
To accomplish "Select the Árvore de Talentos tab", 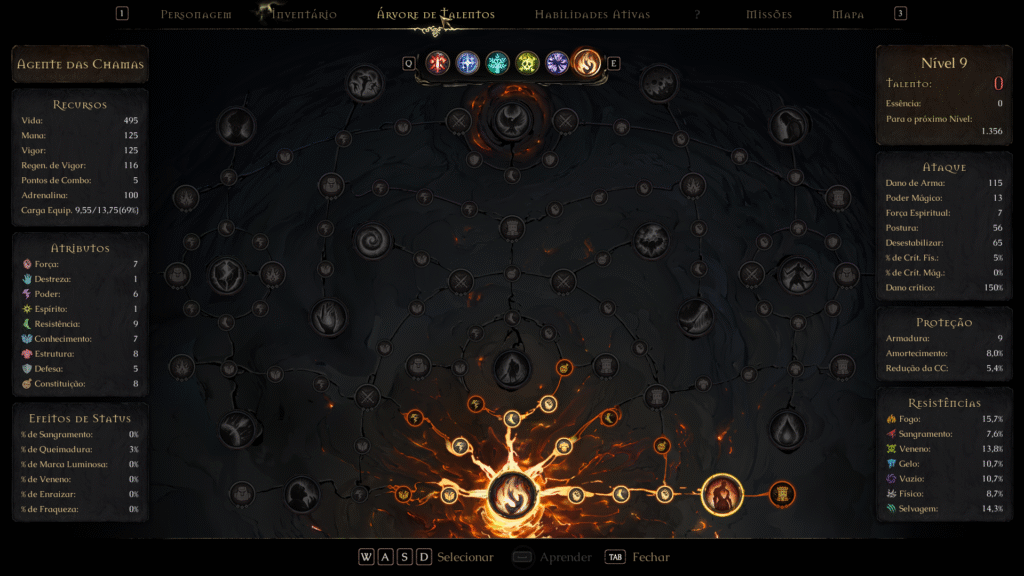I will tap(435, 15).
